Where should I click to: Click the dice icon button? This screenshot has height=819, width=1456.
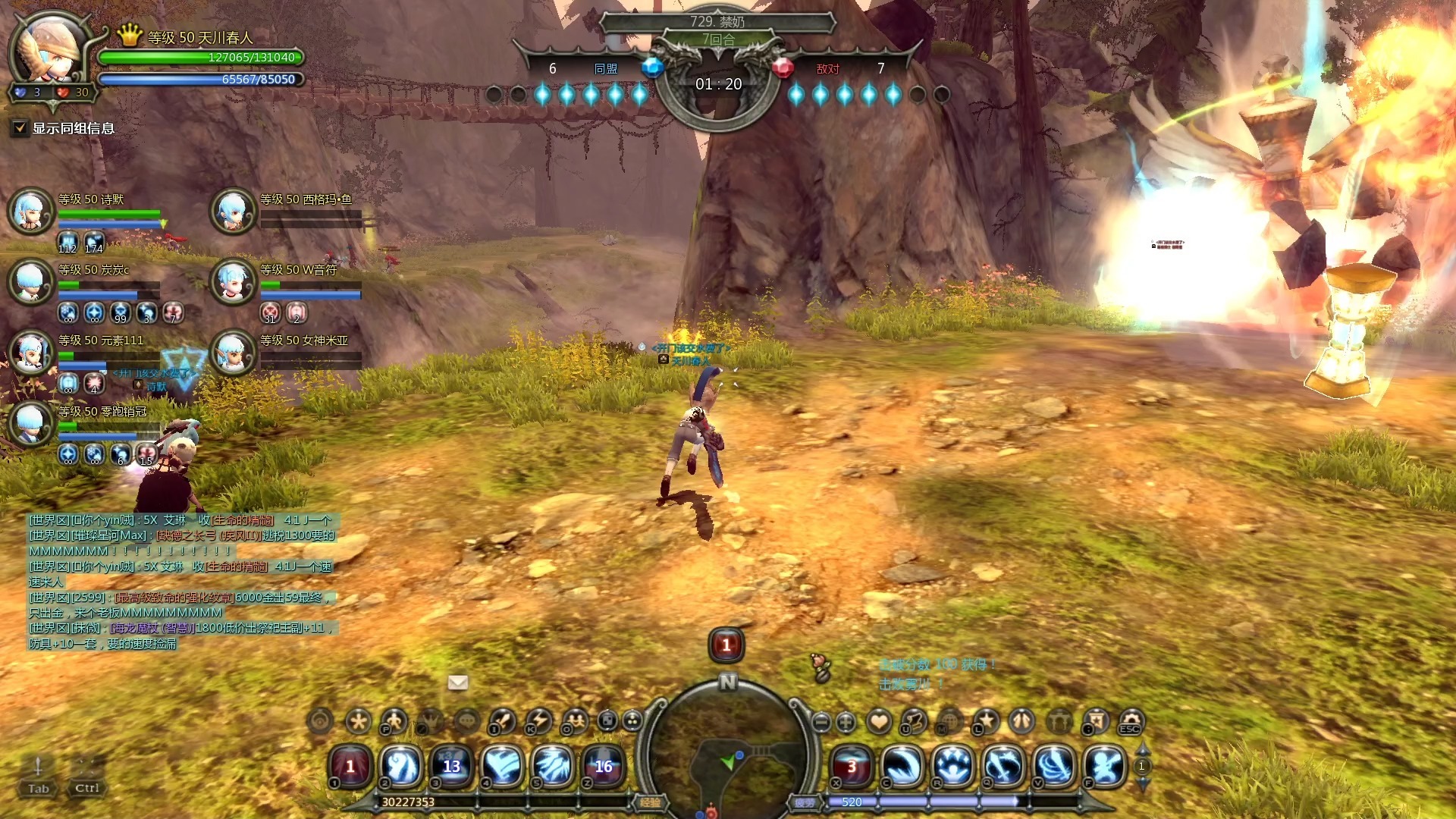[x=607, y=720]
